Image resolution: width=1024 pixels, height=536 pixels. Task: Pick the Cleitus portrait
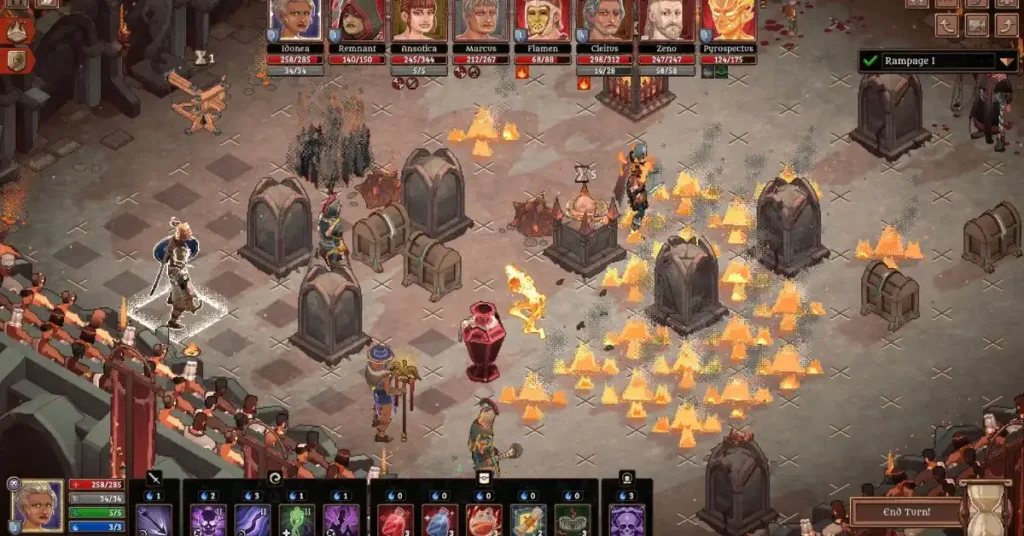(604, 20)
